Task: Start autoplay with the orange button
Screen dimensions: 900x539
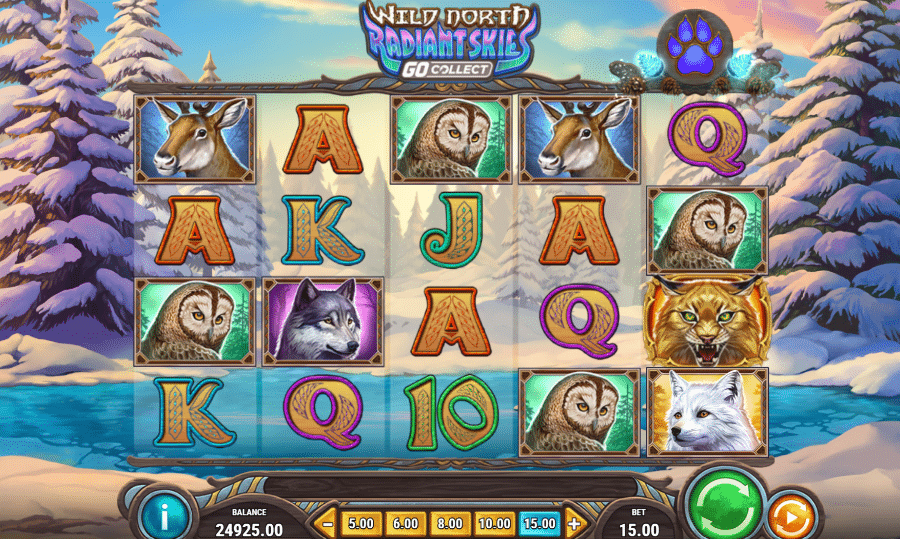Action: [791, 517]
